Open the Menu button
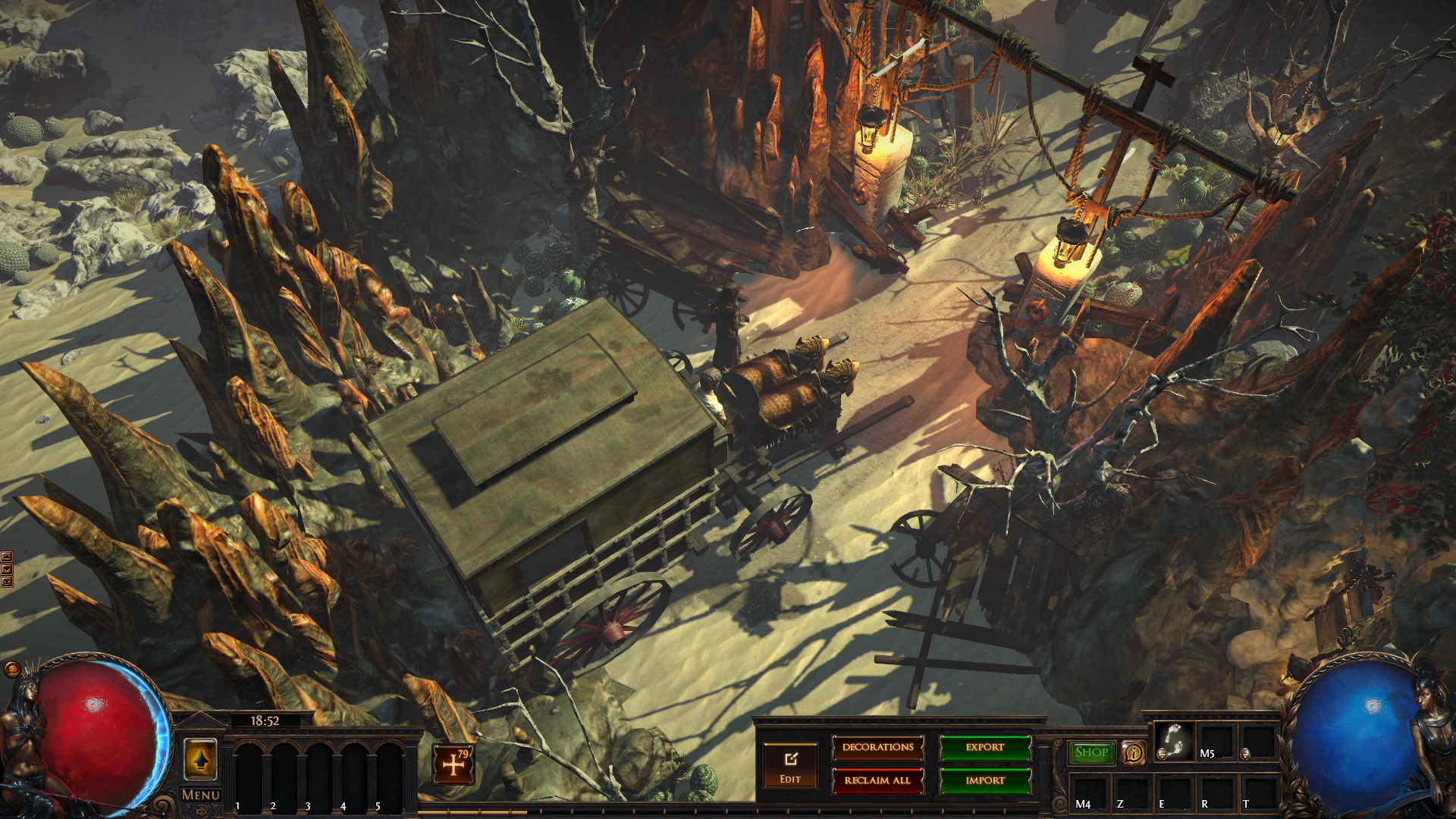 (x=200, y=795)
